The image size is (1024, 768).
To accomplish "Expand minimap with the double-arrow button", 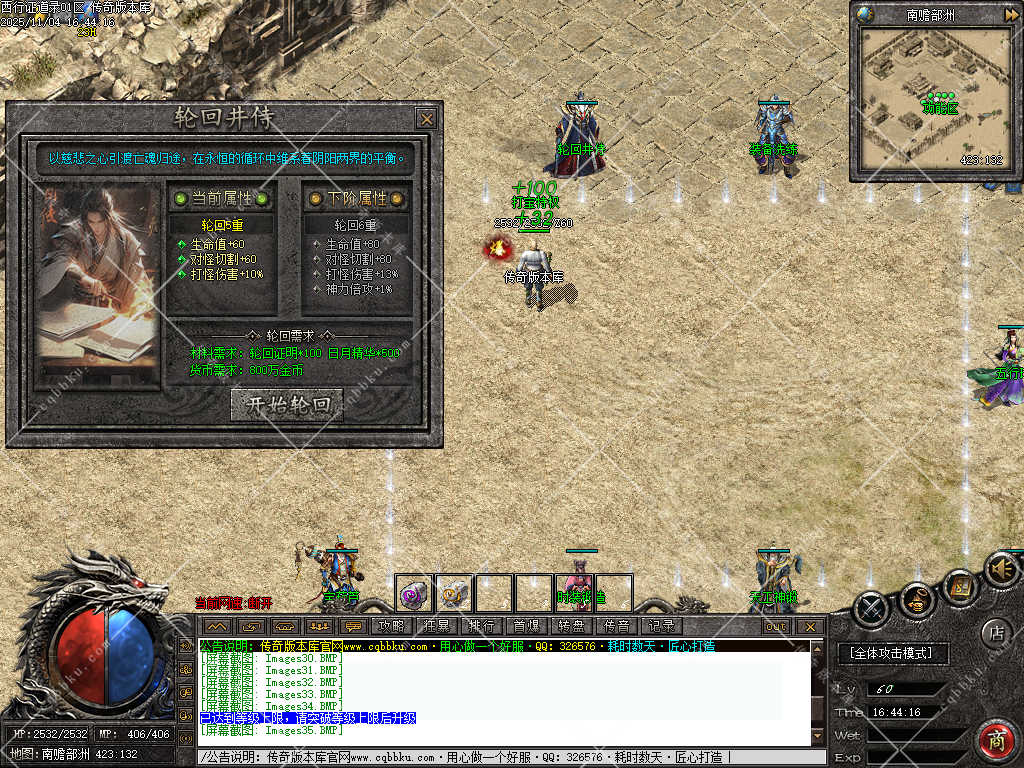I will [1011, 15].
